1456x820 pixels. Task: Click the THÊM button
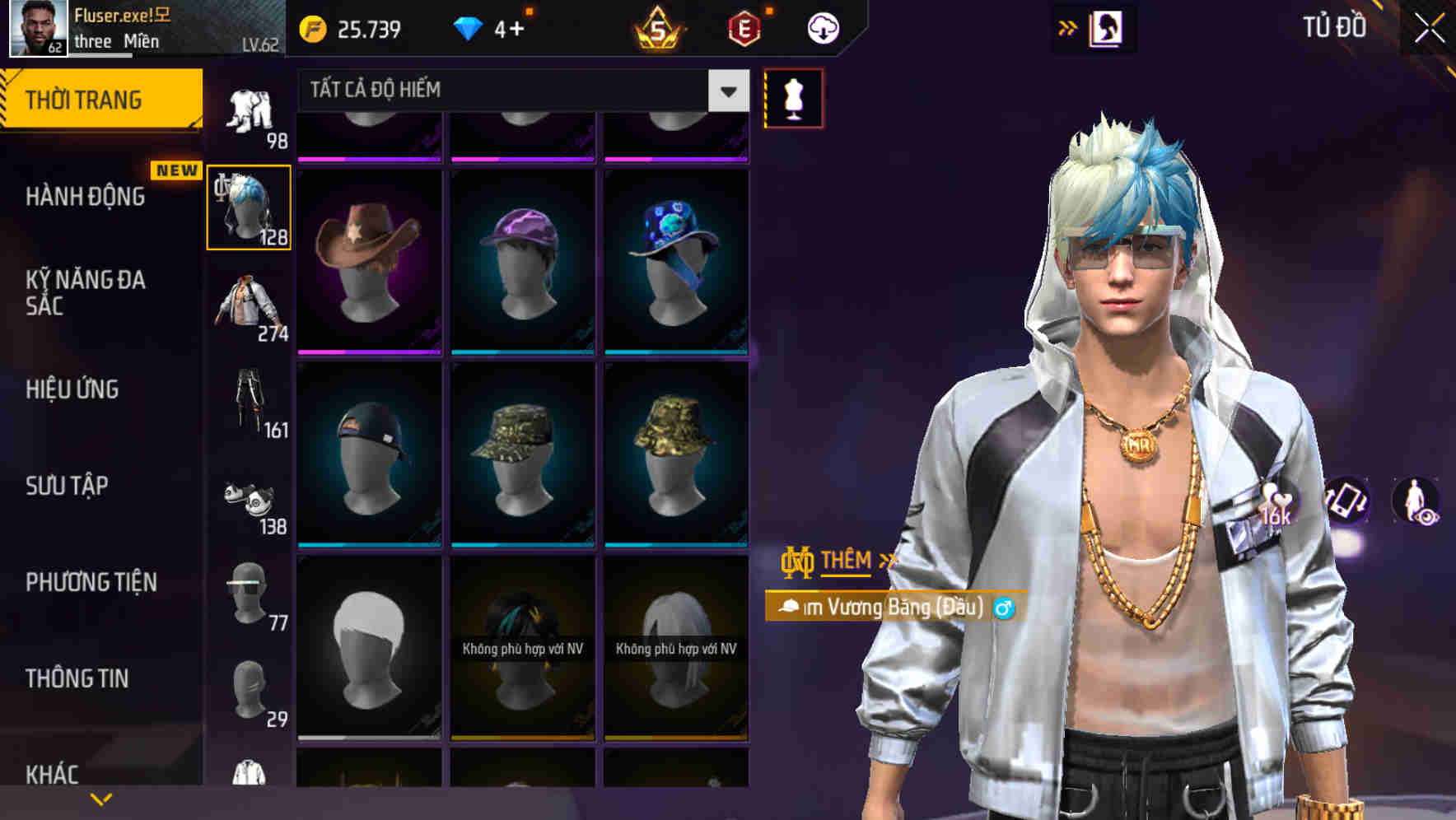tap(847, 561)
